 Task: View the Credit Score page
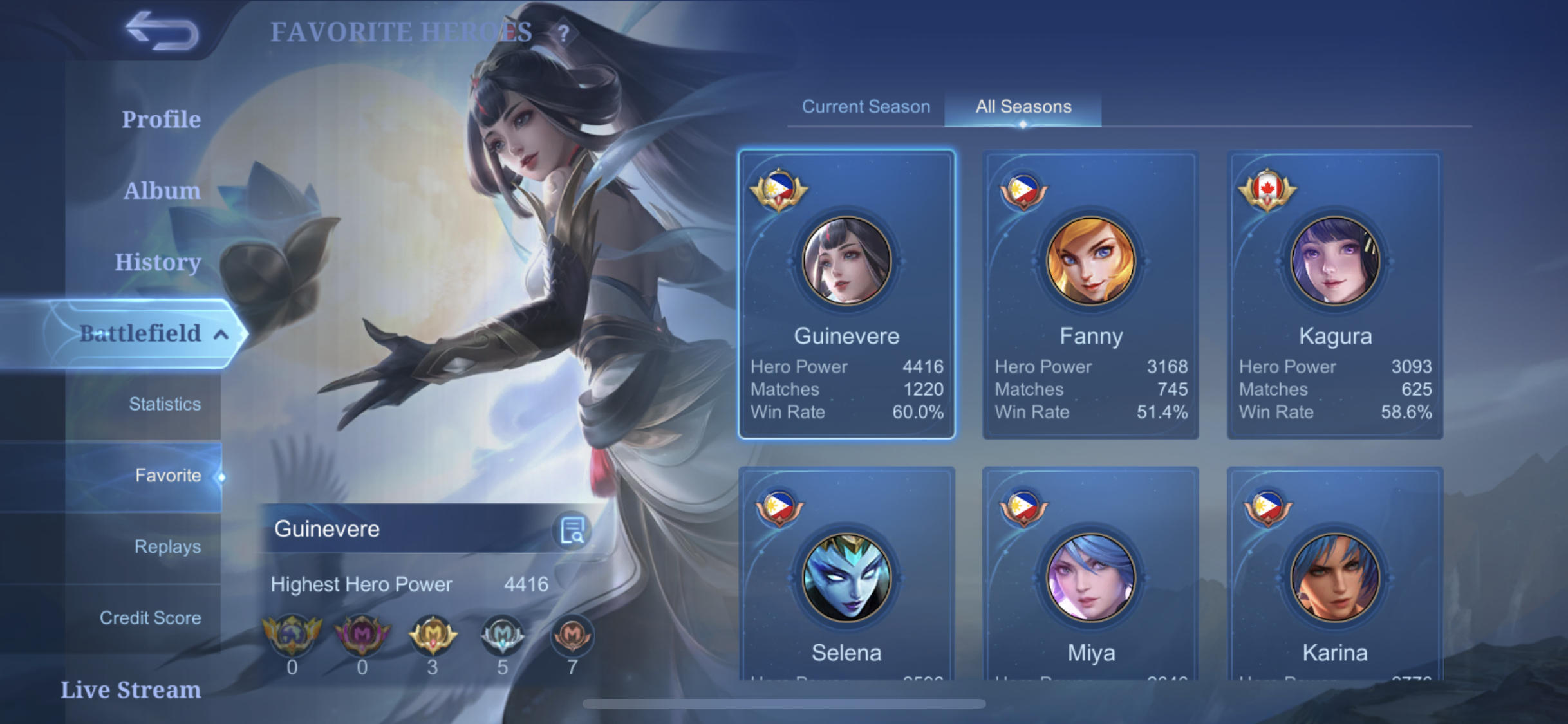pos(150,618)
